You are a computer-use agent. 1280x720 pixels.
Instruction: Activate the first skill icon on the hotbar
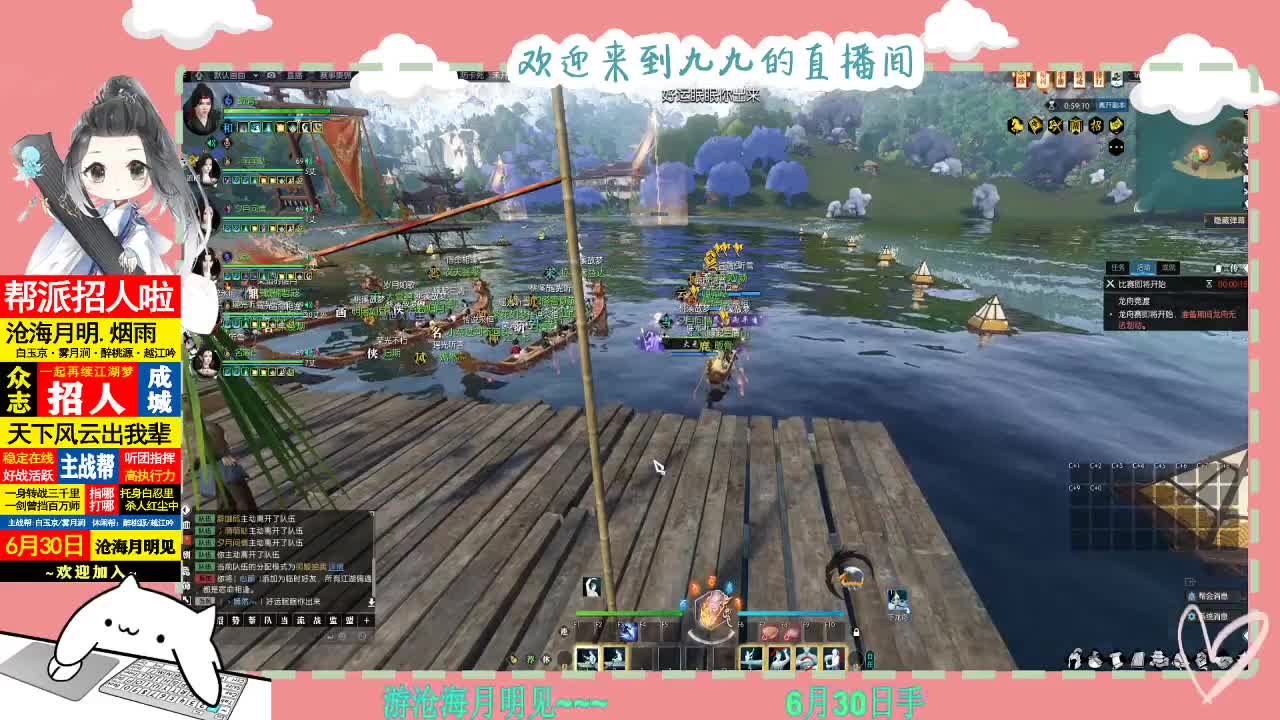[x=587, y=657]
